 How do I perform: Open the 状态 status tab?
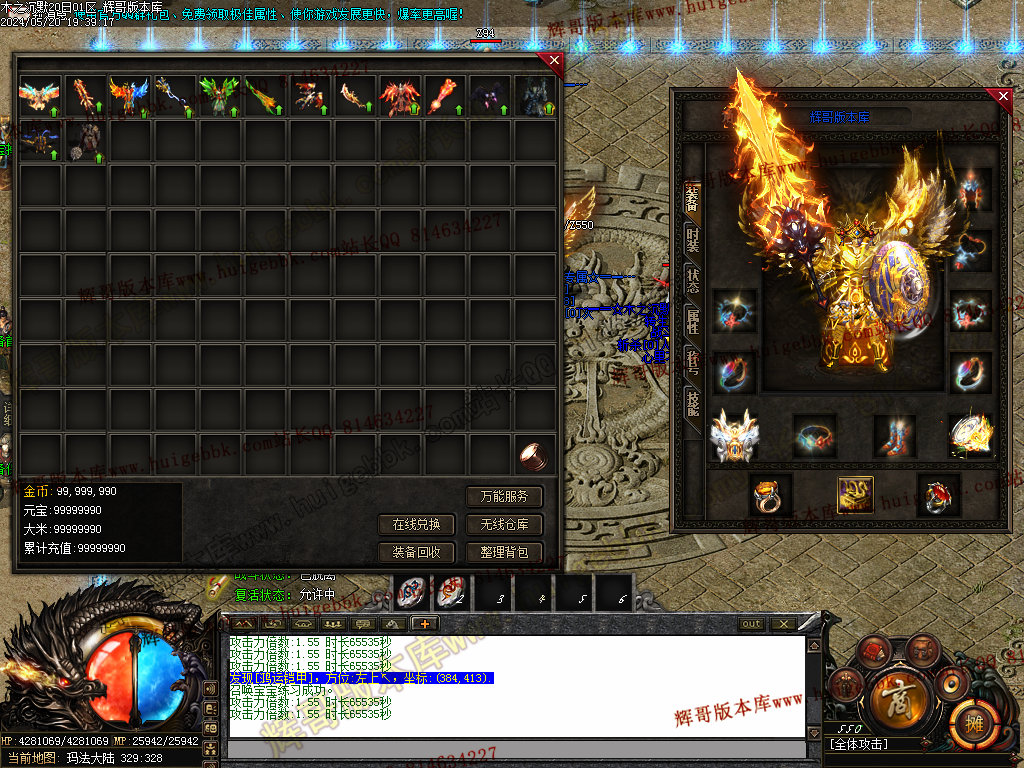click(692, 279)
